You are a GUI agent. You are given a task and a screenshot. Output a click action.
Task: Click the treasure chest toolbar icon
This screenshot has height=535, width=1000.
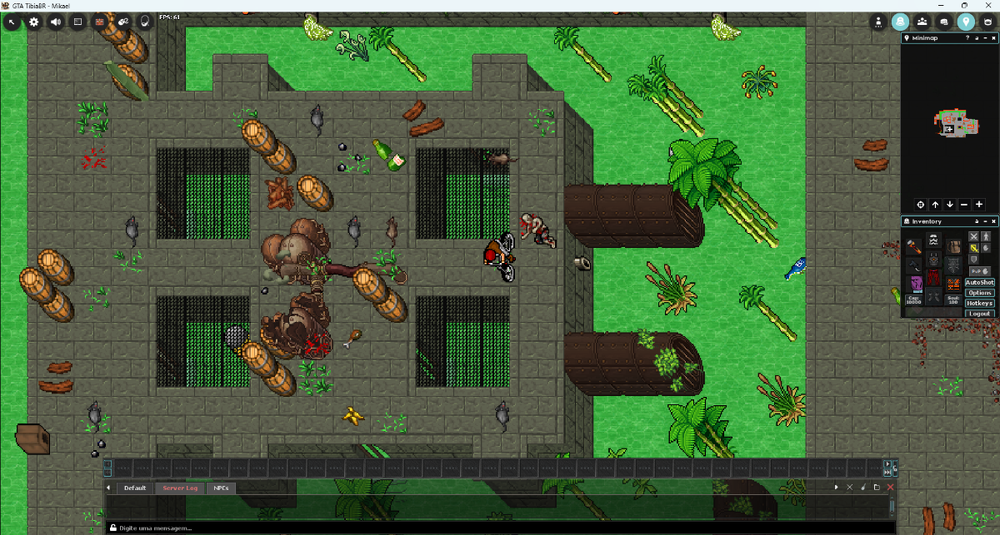(100, 21)
